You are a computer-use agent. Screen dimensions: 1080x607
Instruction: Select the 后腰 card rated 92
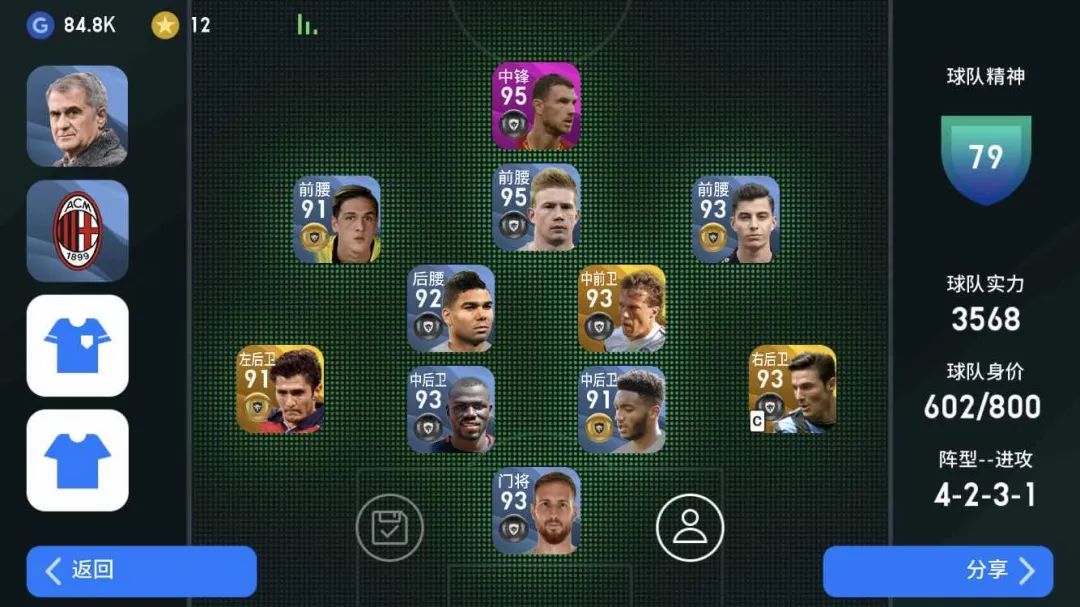(450, 308)
